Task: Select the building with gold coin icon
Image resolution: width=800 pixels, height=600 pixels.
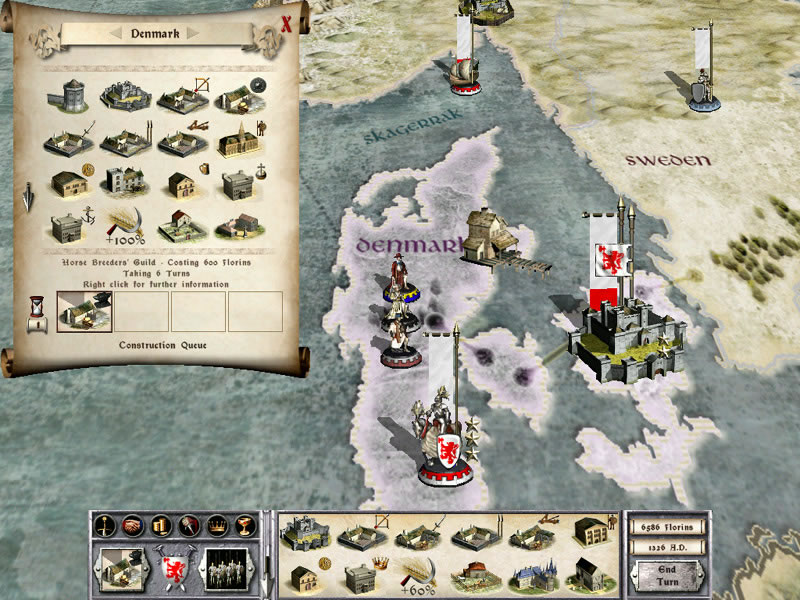Action: (x=70, y=183)
